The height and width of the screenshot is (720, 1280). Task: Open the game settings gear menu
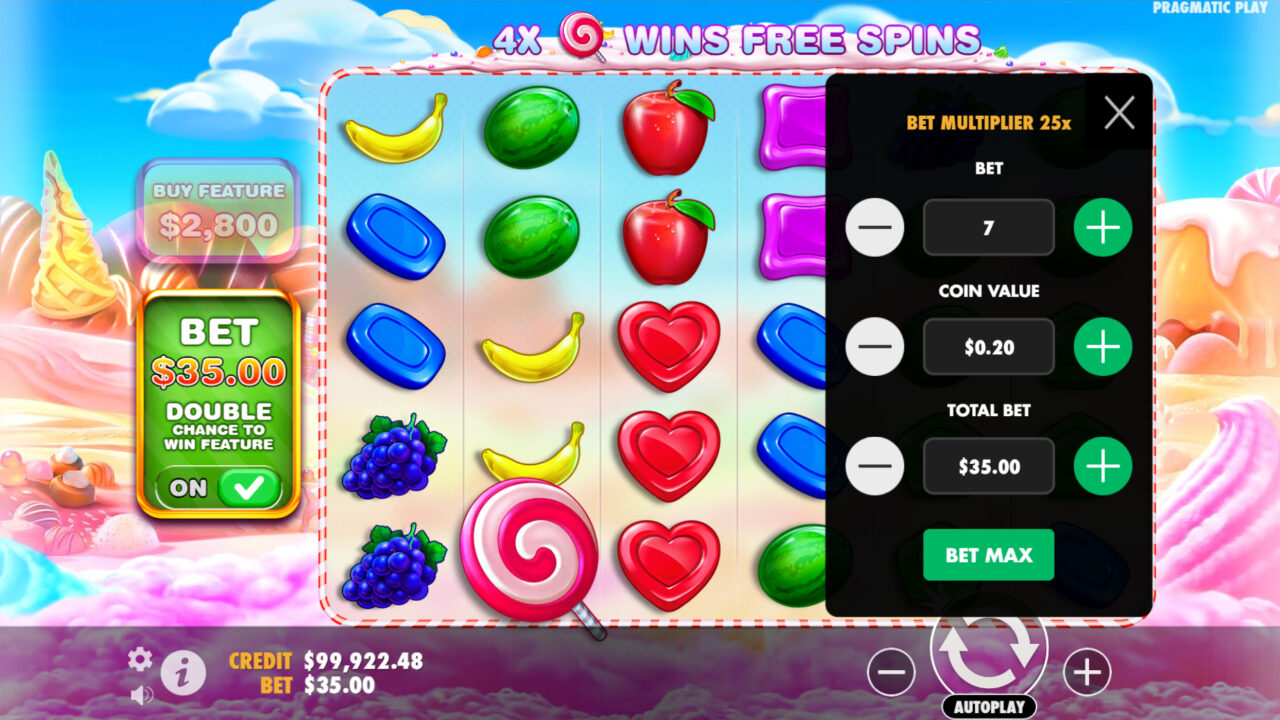pos(140,660)
